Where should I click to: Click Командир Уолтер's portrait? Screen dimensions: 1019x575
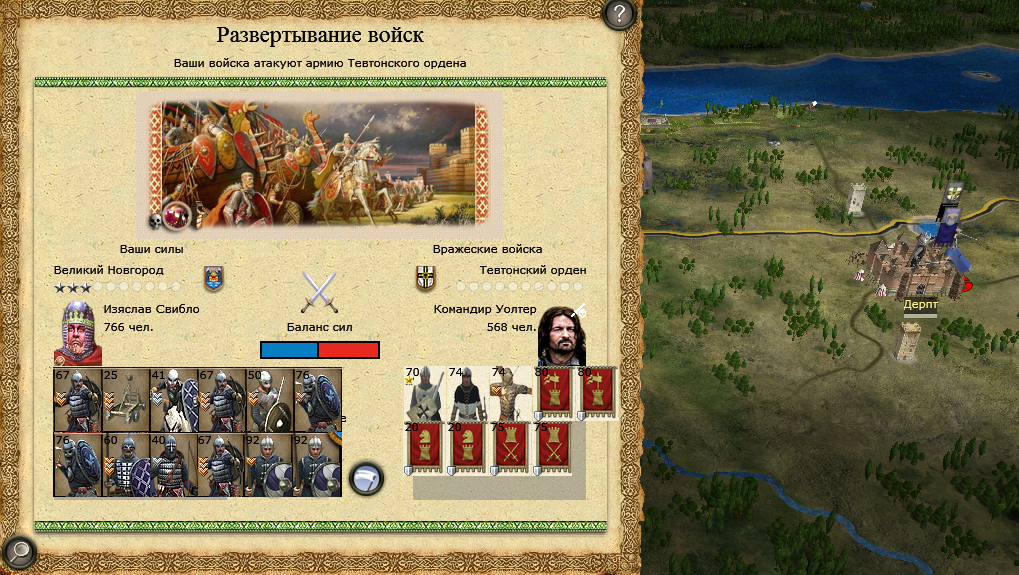coord(562,335)
